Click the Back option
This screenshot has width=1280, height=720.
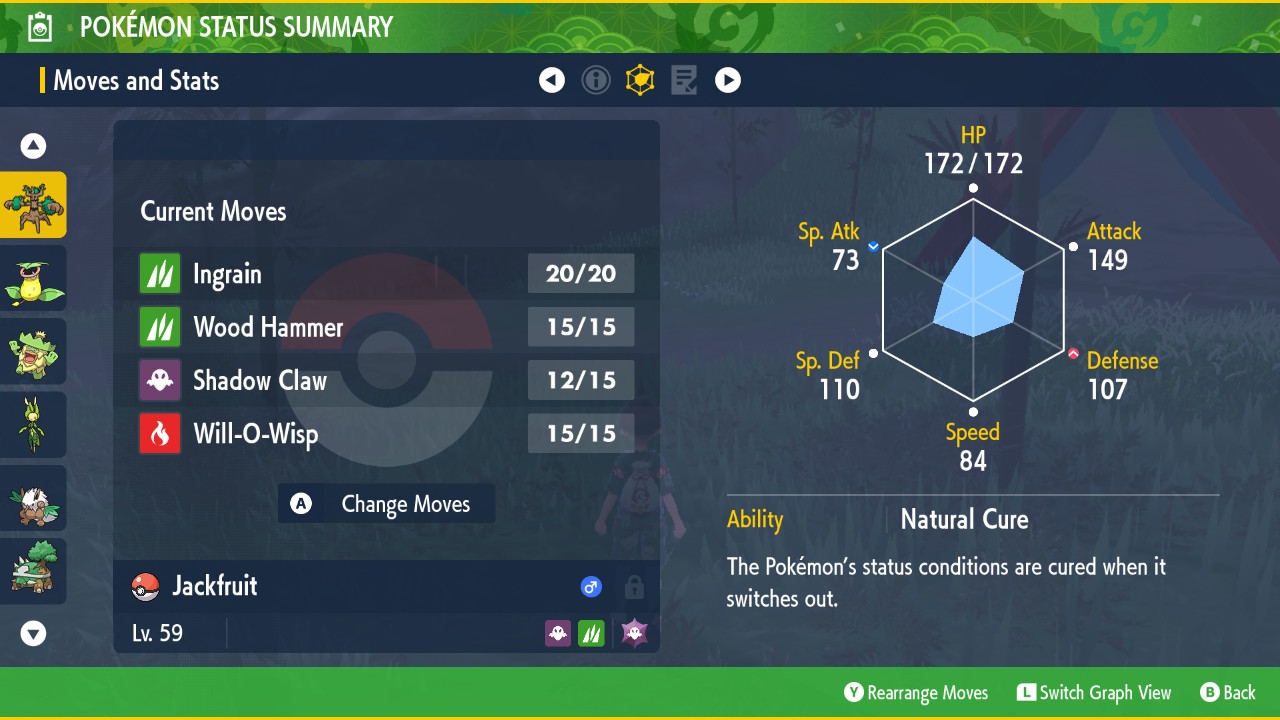click(x=1228, y=693)
